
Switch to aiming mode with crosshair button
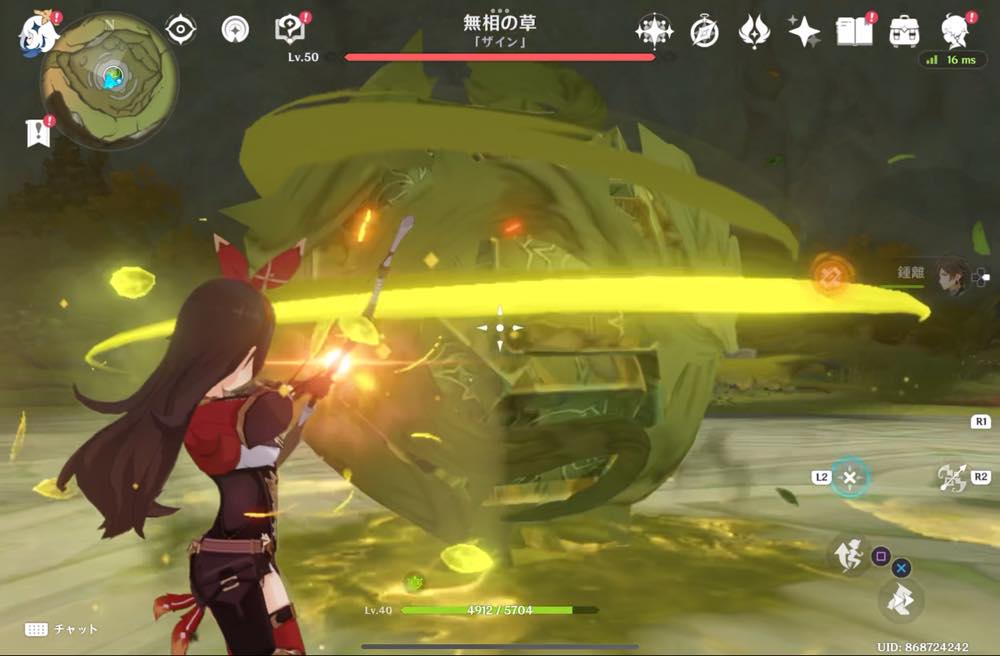849,477
